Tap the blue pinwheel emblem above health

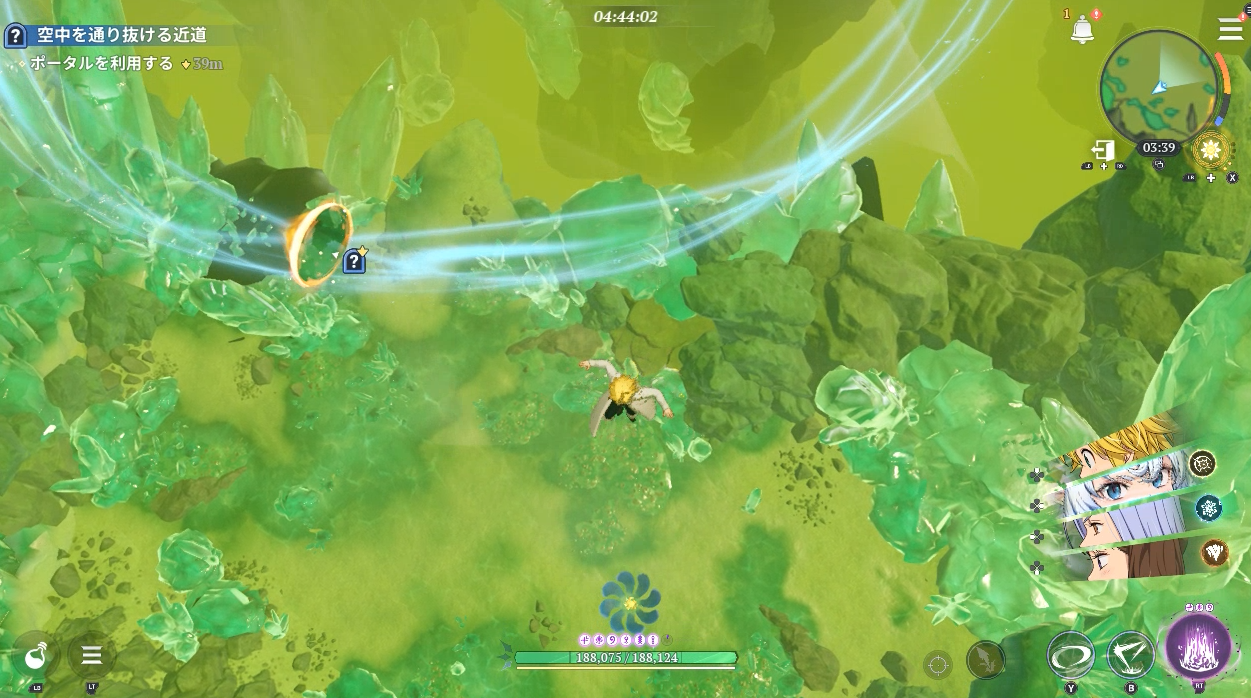pyautogui.click(x=630, y=601)
